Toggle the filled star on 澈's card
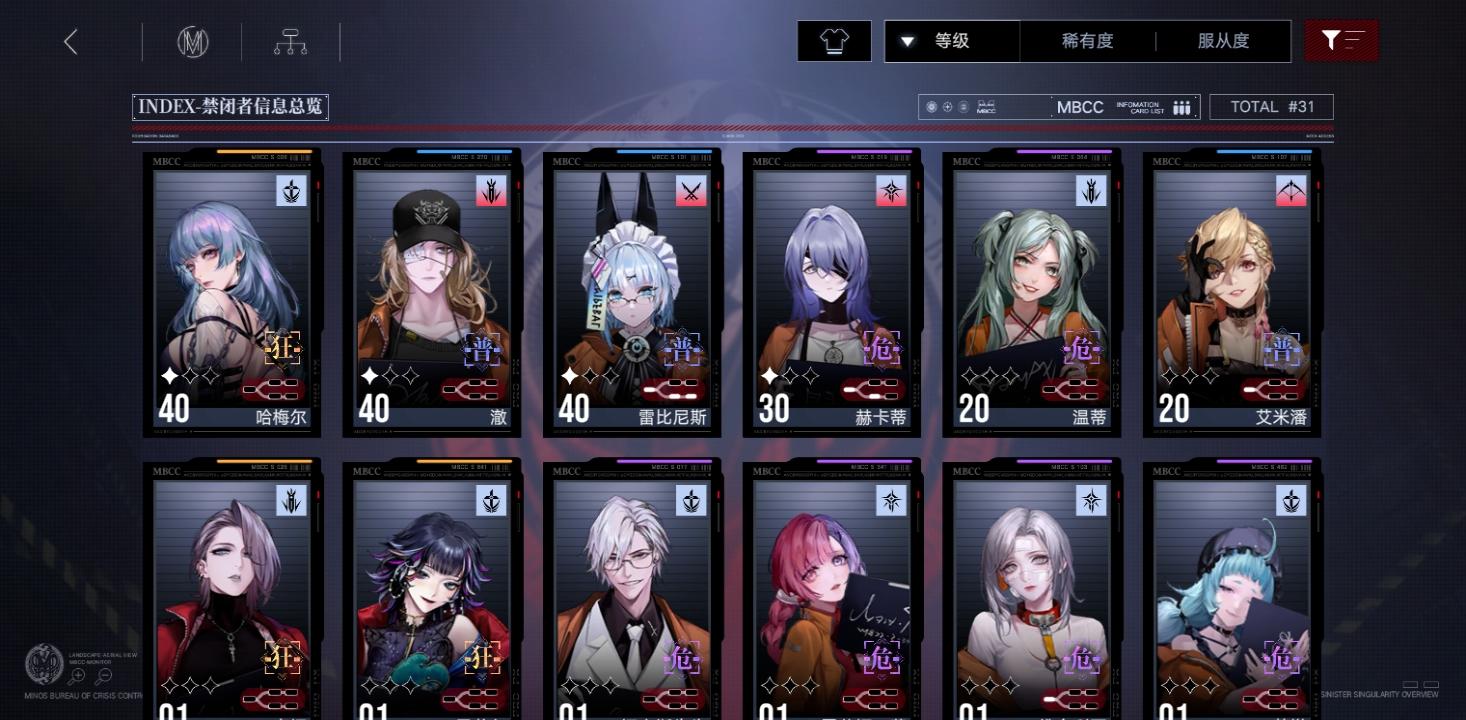 click(371, 375)
